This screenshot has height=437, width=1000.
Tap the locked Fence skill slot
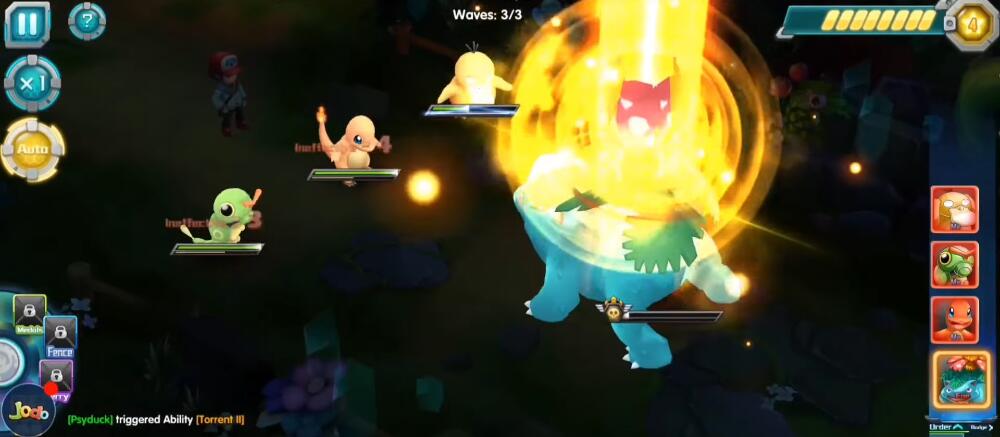60,337
